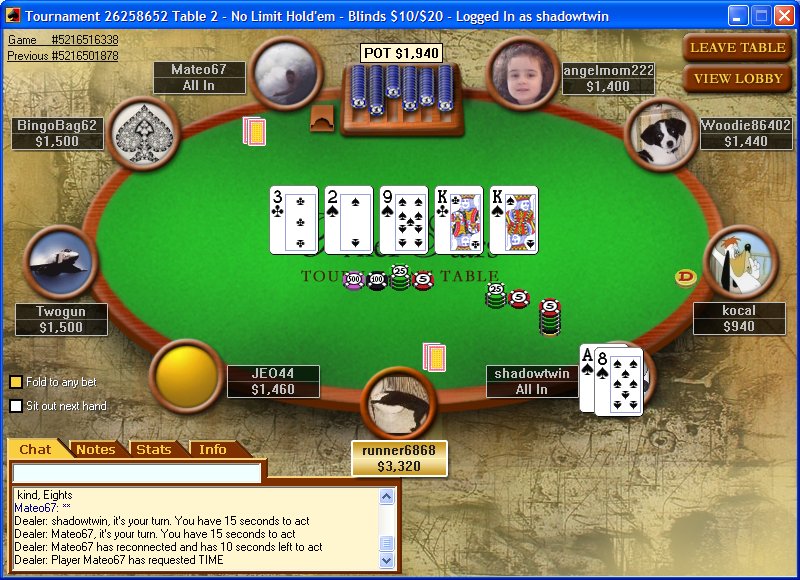Click Twogun's space shuttle avatar

59,262
